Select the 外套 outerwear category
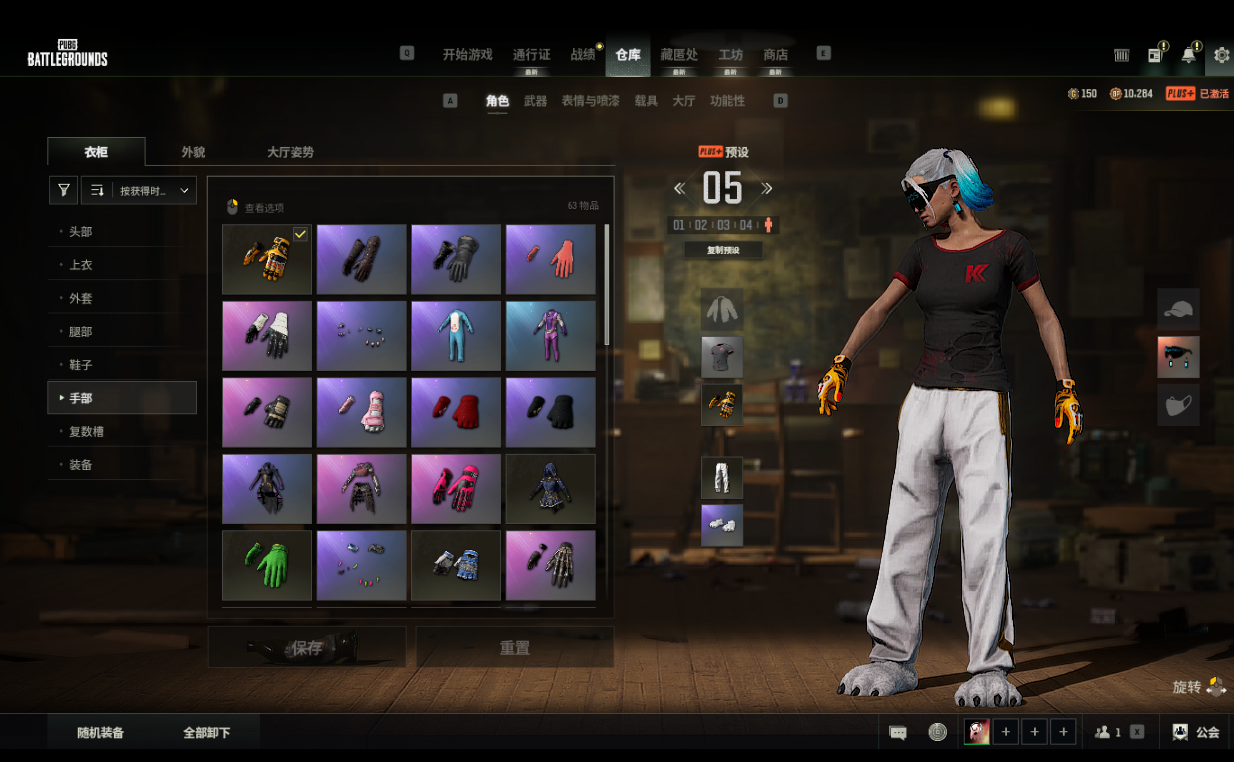This screenshot has height=762, width=1234. (x=81, y=298)
